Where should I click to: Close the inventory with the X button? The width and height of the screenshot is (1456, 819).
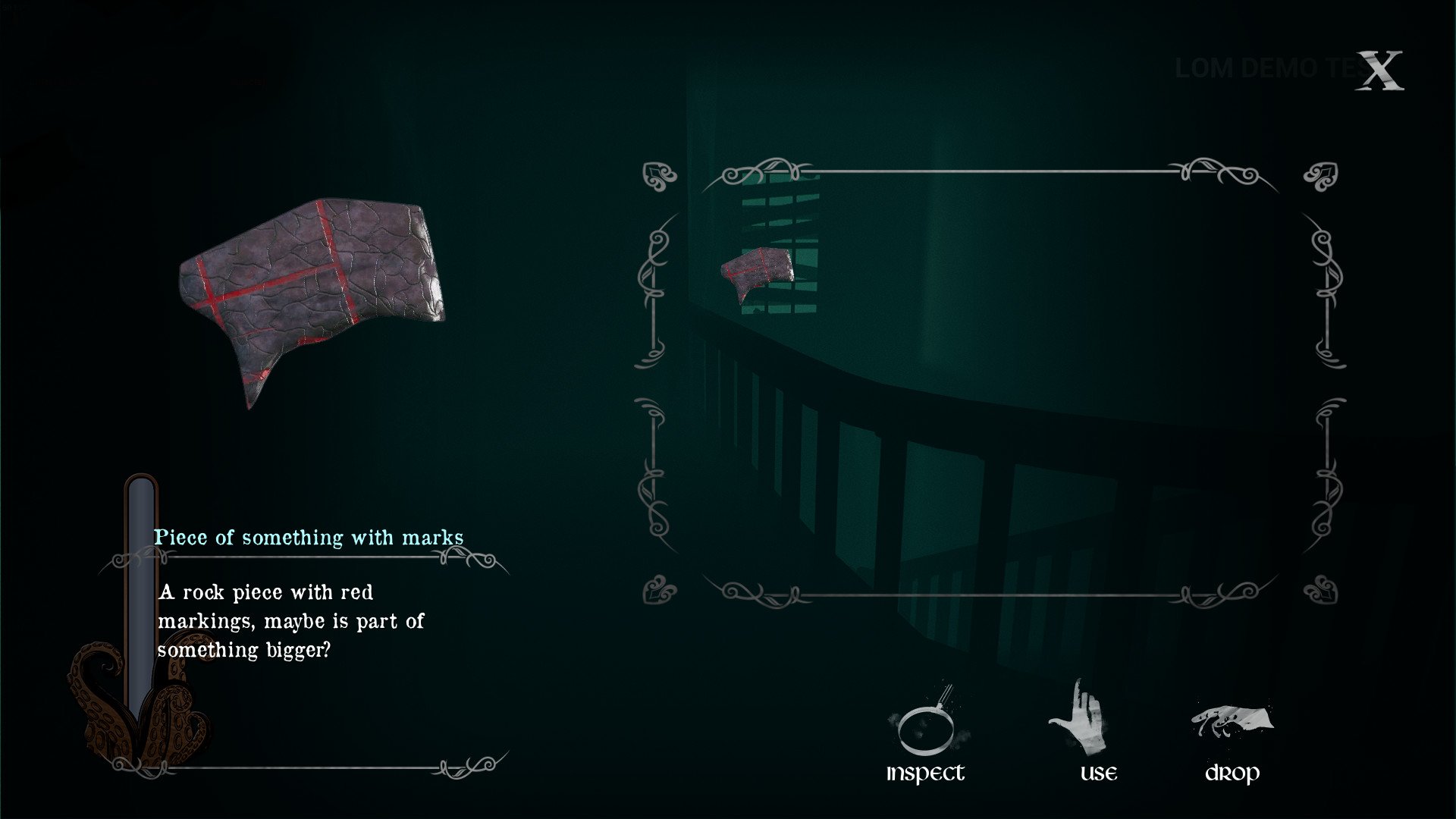point(1379,71)
